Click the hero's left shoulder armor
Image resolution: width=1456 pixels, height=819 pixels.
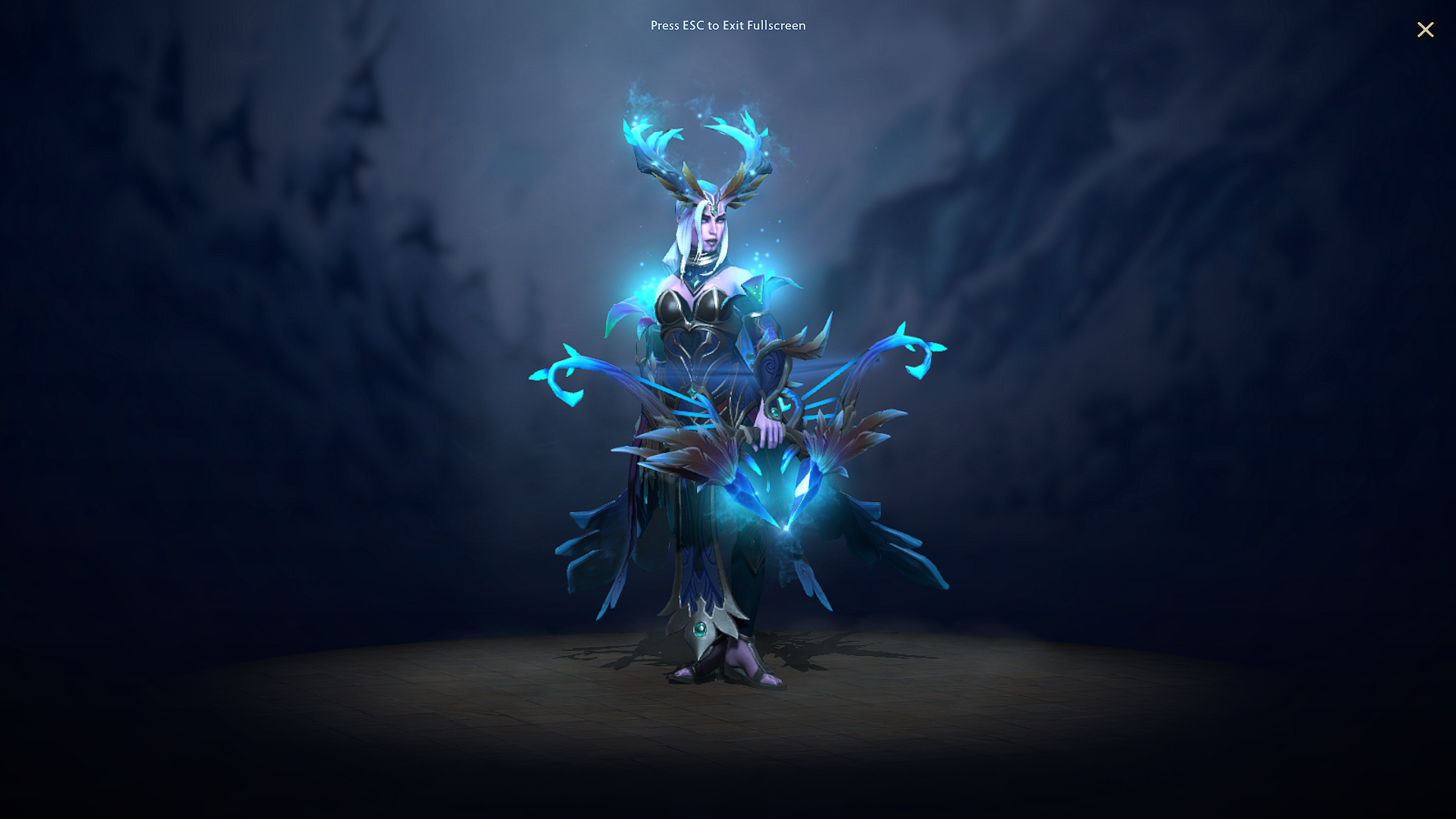tap(758, 296)
